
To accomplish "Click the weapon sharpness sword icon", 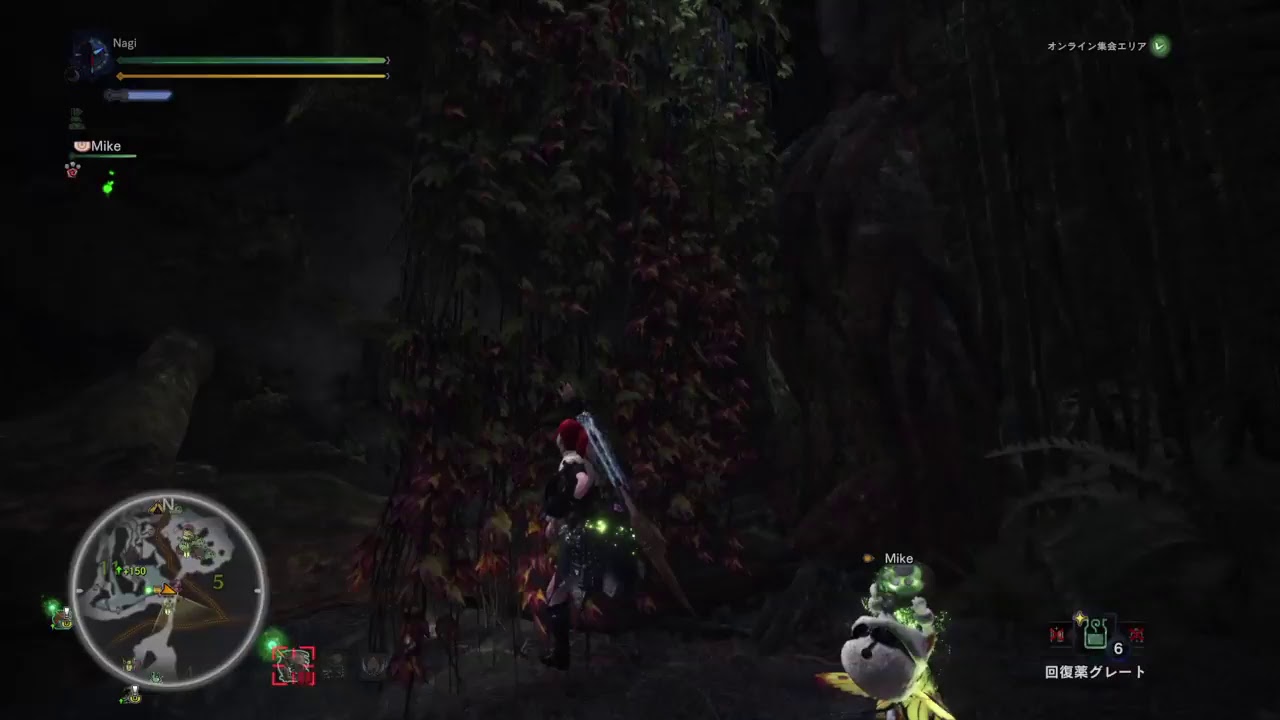I will click(x=138, y=95).
